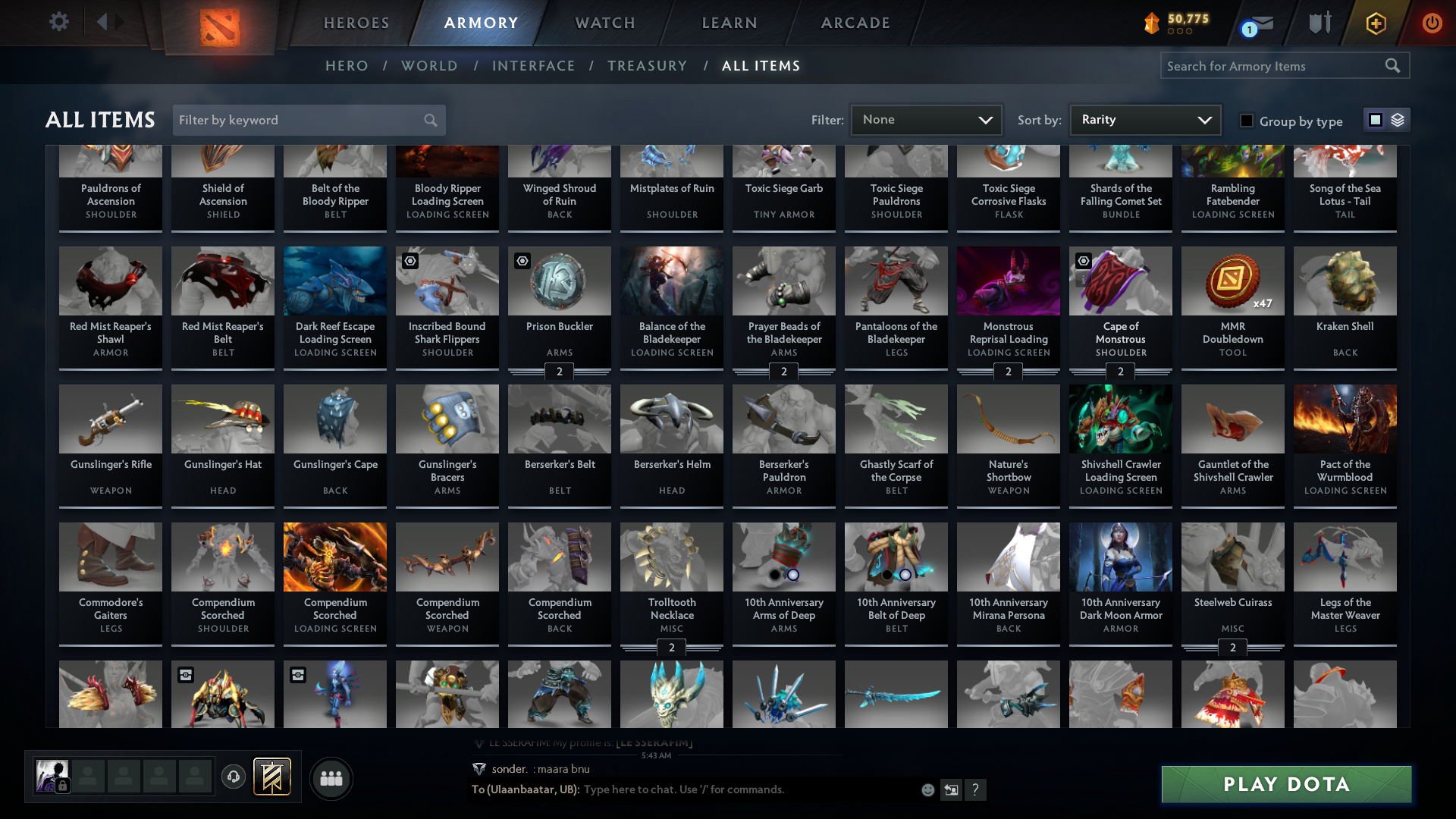
Task: Expand the Prison Buckler stack of 2
Action: [x=559, y=372]
